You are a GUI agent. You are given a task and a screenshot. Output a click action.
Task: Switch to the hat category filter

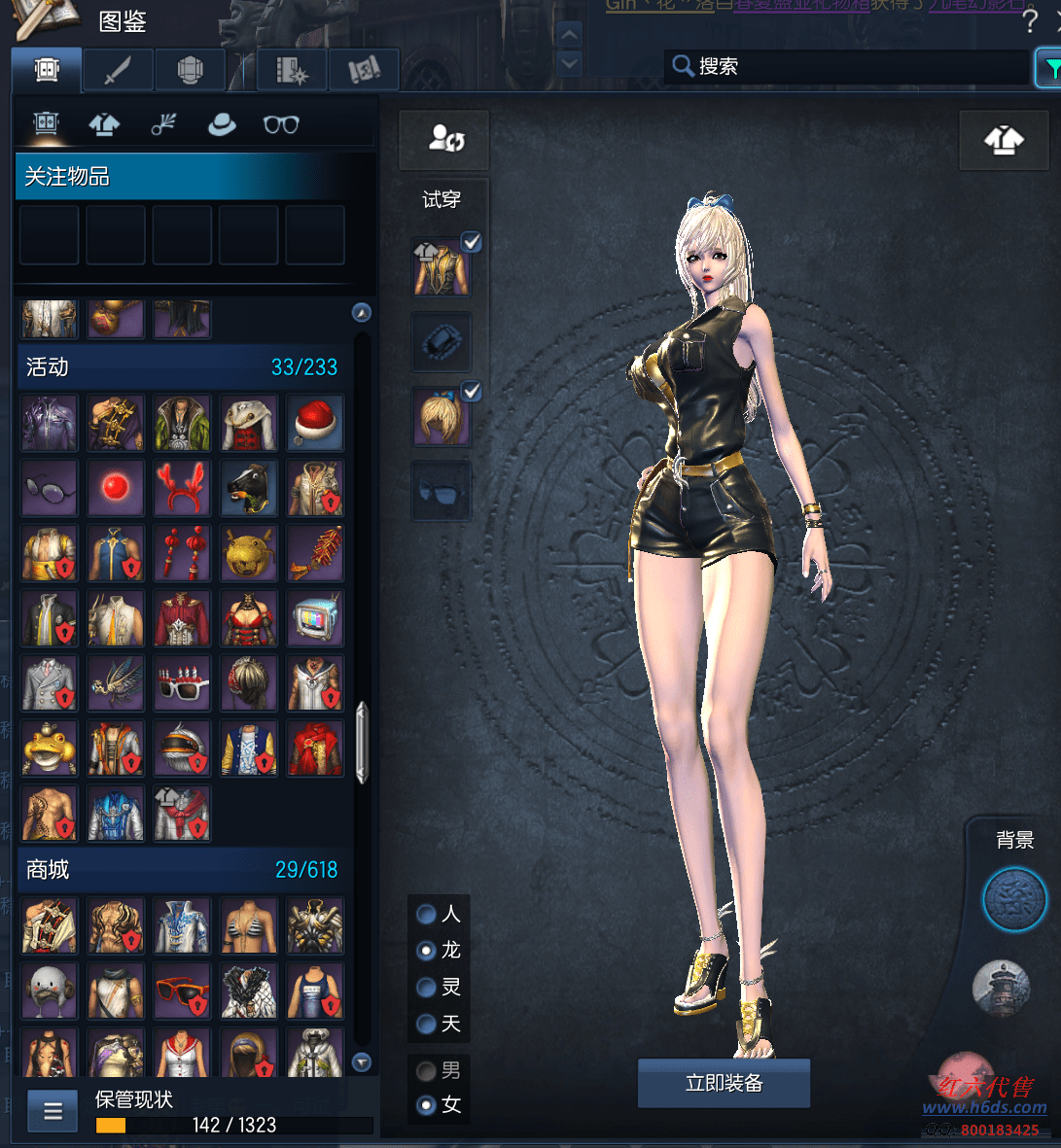pos(222,124)
